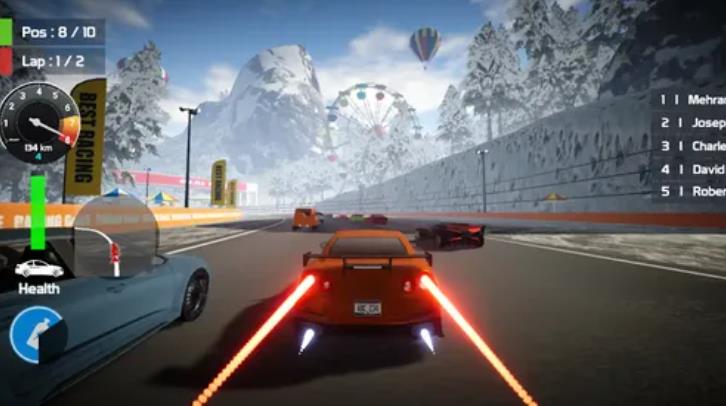
Task: Choose the third-place racer row
Action: pos(691,146)
